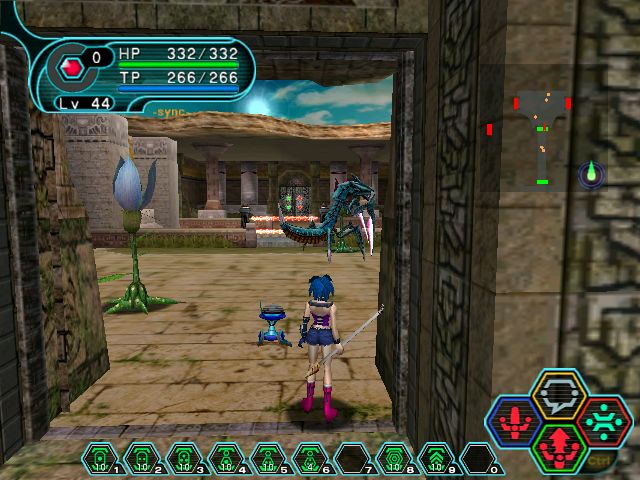Use the ring icon in hotbar slot 8
This screenshot has width=640, height=480.
[x=395, y=460]
